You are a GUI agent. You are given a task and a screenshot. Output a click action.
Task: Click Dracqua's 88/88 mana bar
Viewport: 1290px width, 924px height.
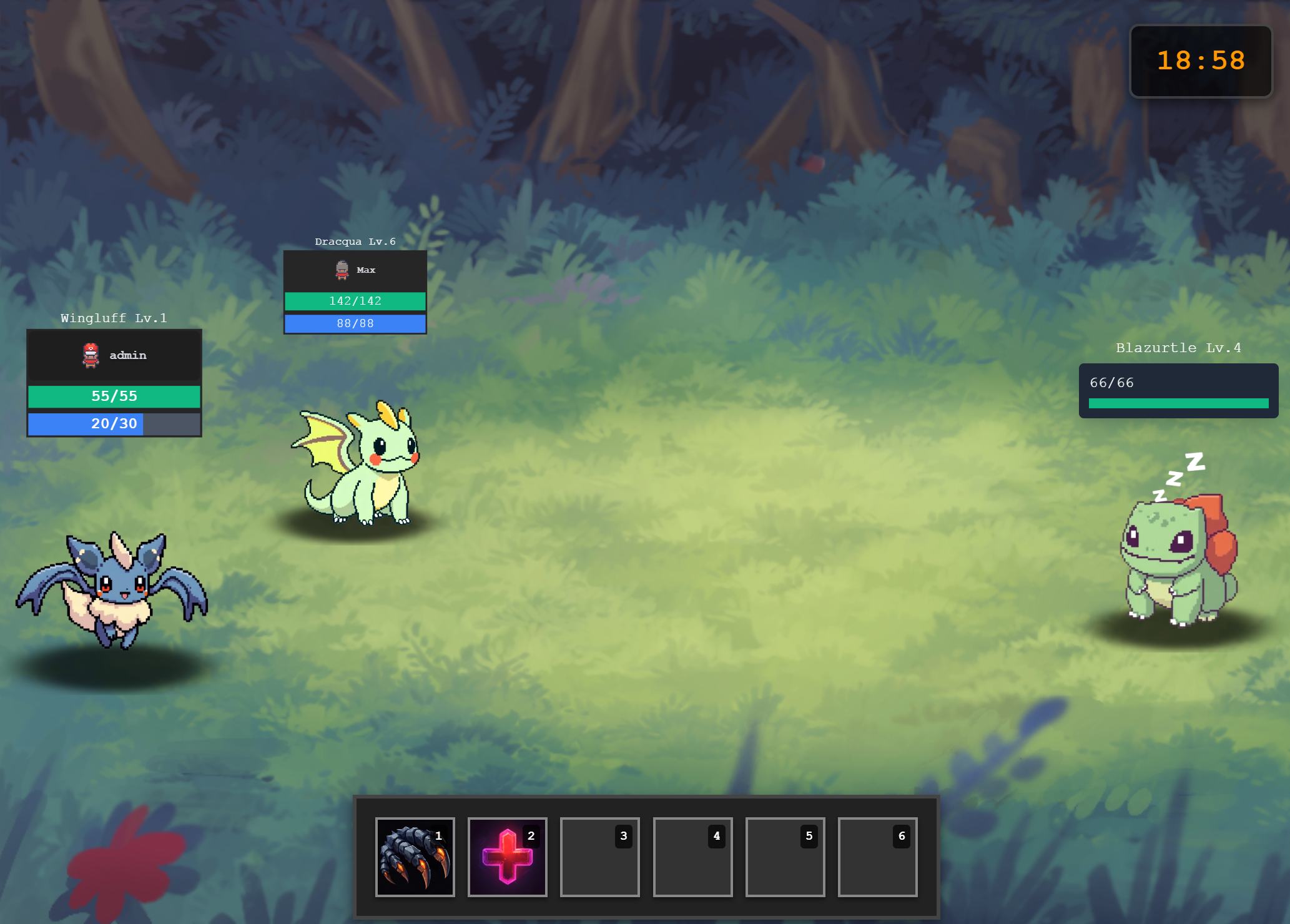click(355, 323)
